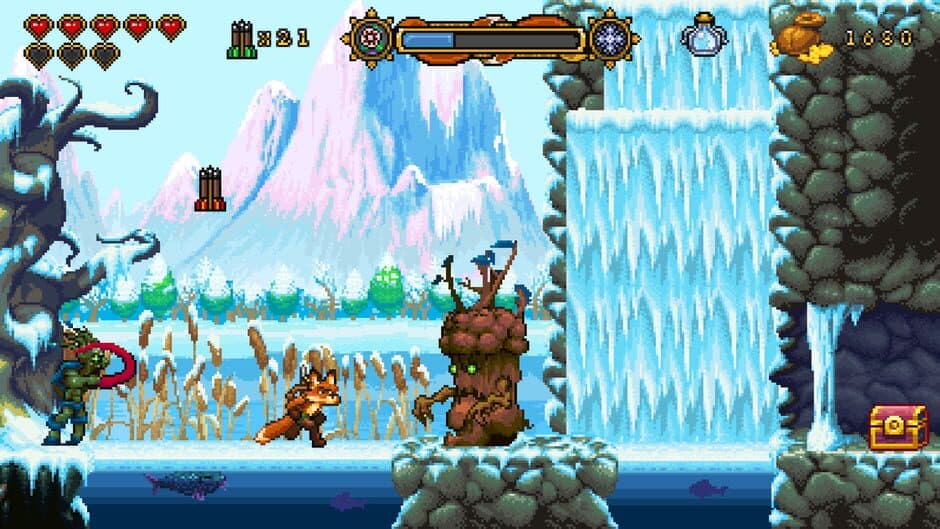Use the potion bottle icon
The image size is (940, 529).
coord(704,35)
